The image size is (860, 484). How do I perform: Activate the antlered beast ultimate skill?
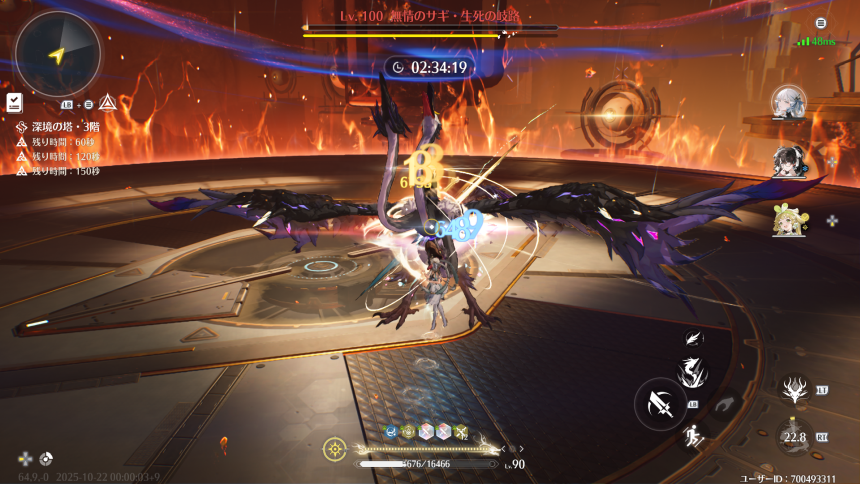coord(797,389)
